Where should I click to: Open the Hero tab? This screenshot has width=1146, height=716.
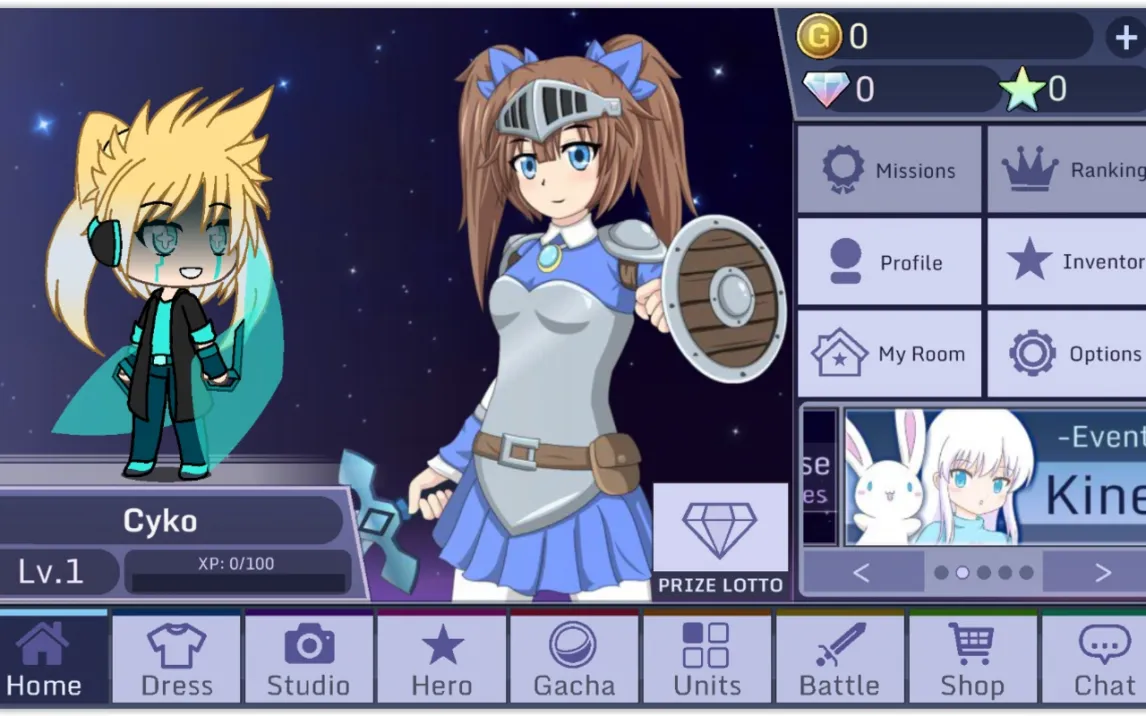coord(442,660)
